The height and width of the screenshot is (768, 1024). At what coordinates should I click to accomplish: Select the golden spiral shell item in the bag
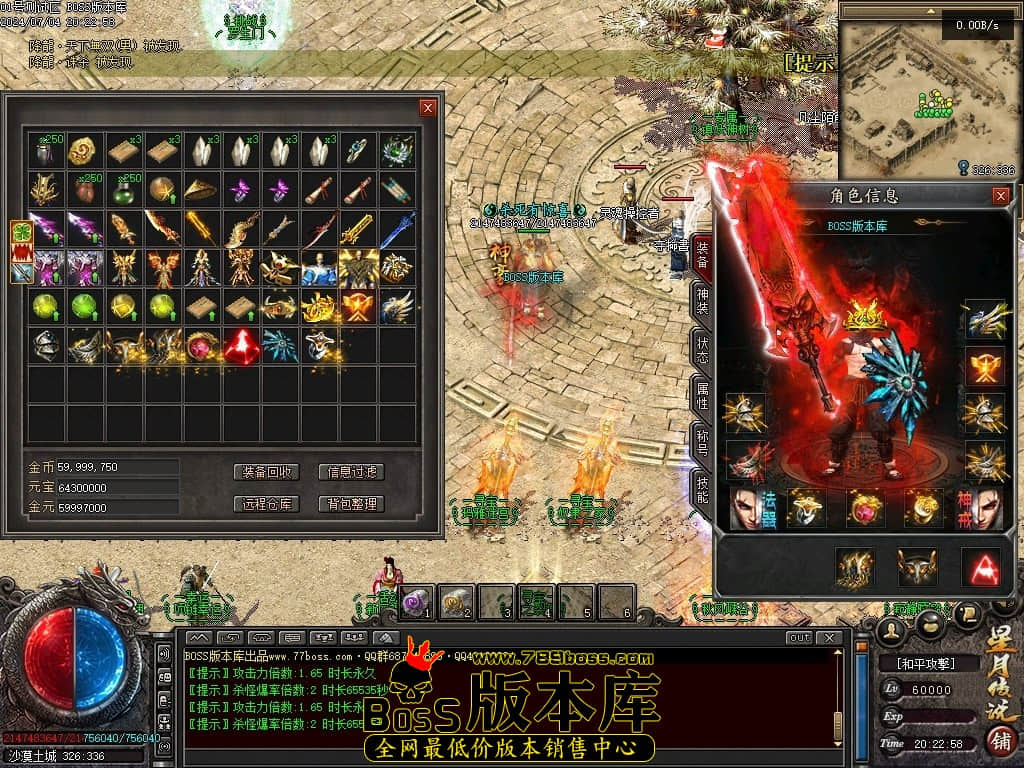(84, 151)
